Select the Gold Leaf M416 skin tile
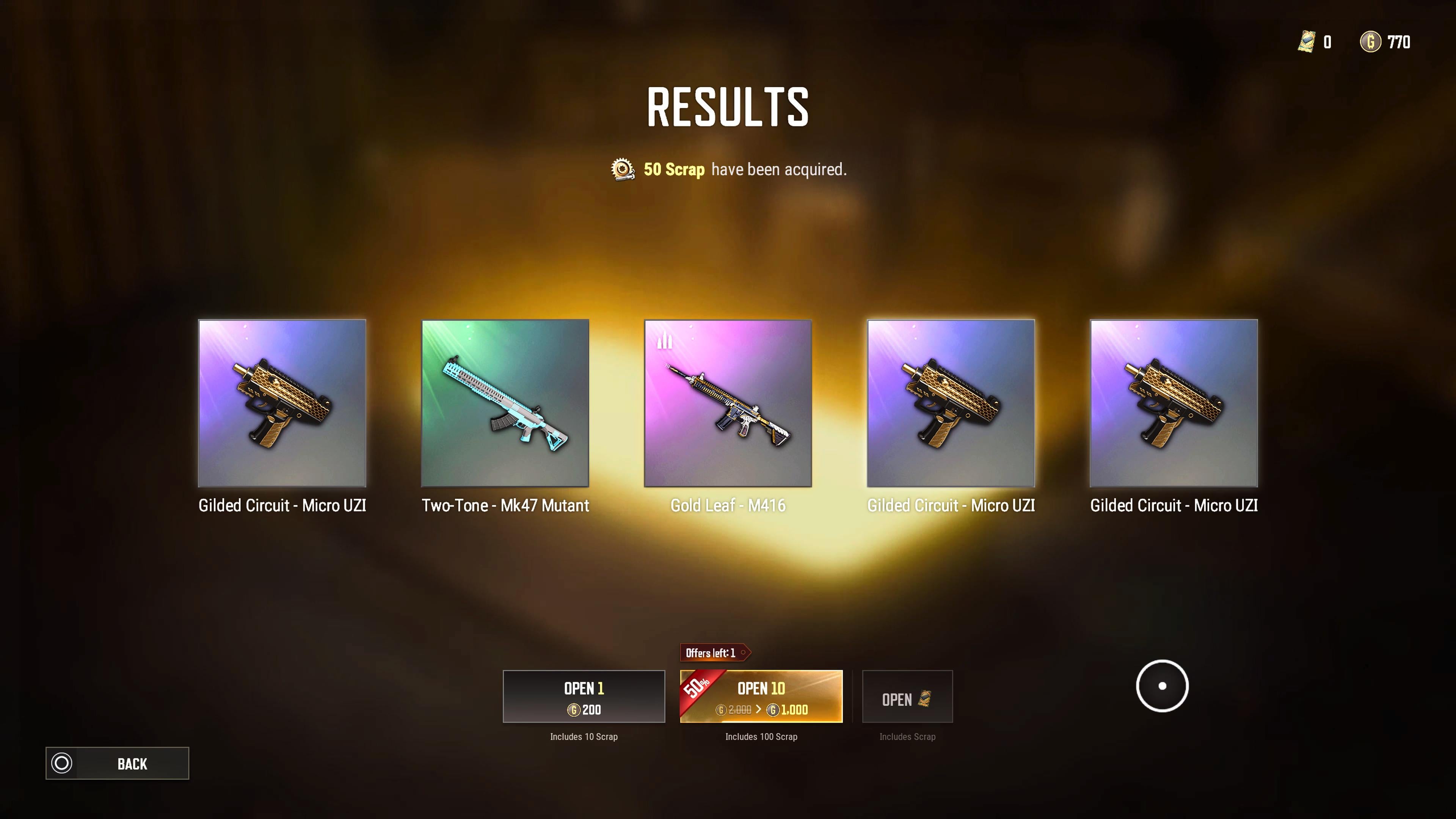 tap(728, 403)
